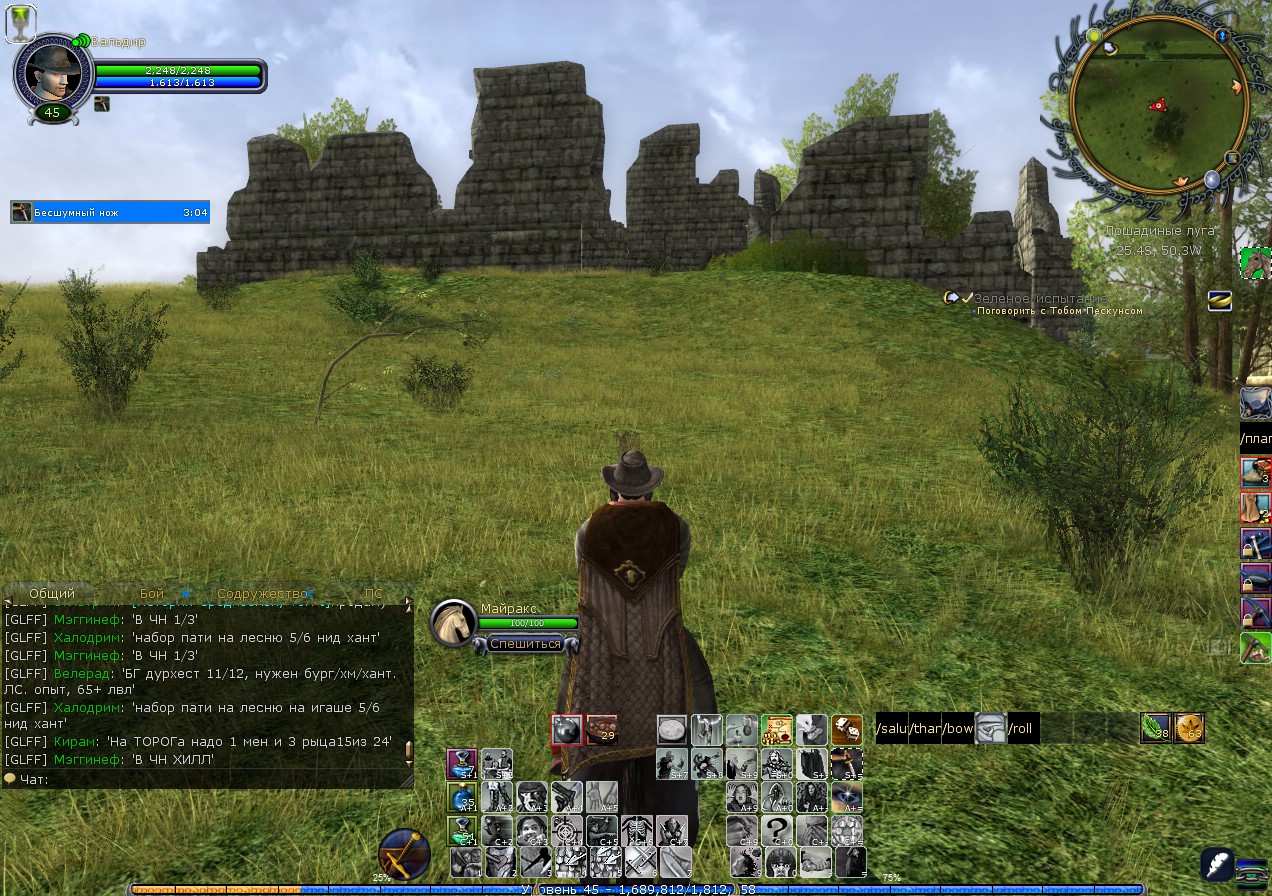Eat the food bowl with 29 count
Viewport: 1272px width, 896px height.
click(601, 730)
